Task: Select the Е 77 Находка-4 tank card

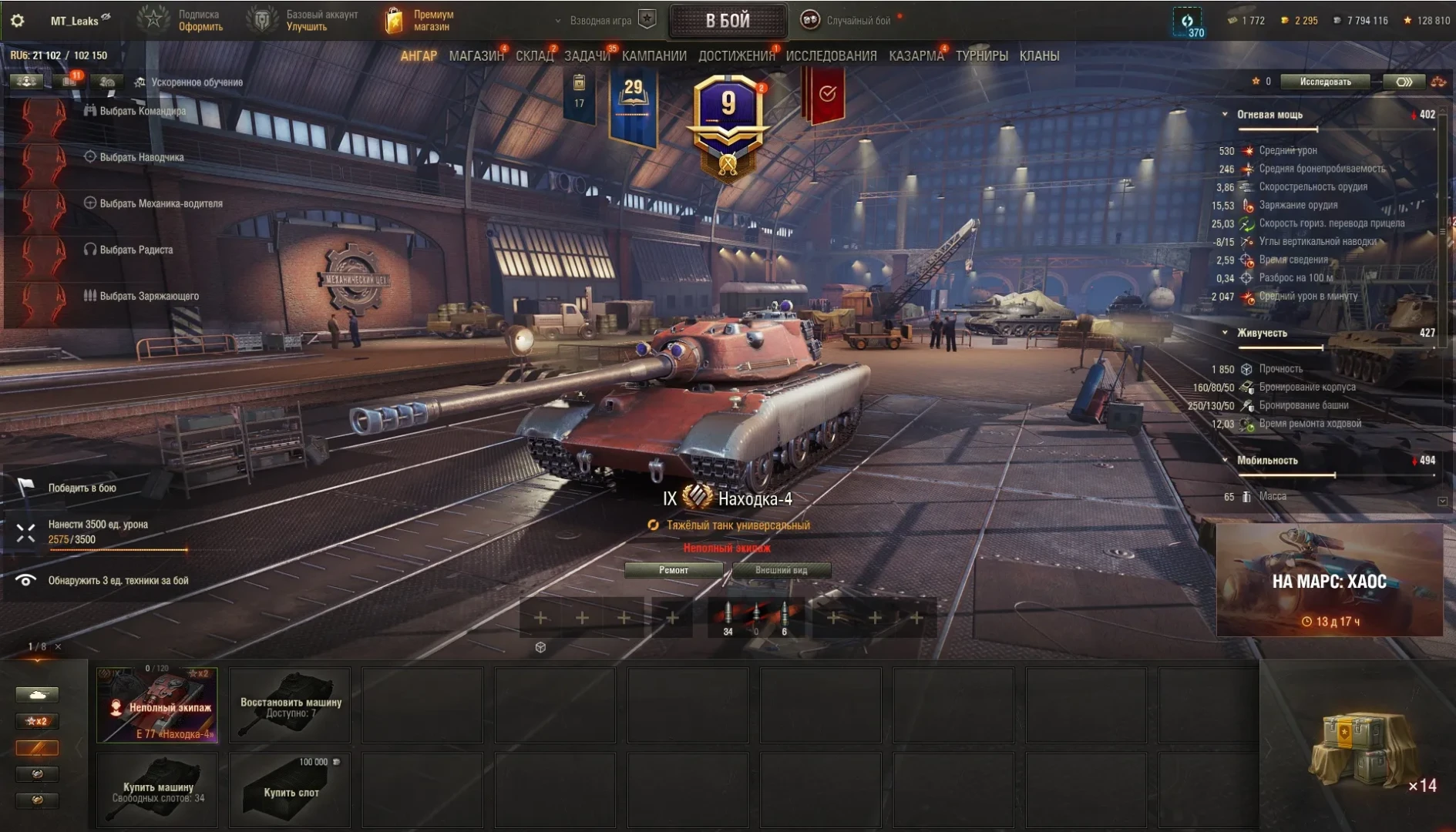Action: coord(157,705)
